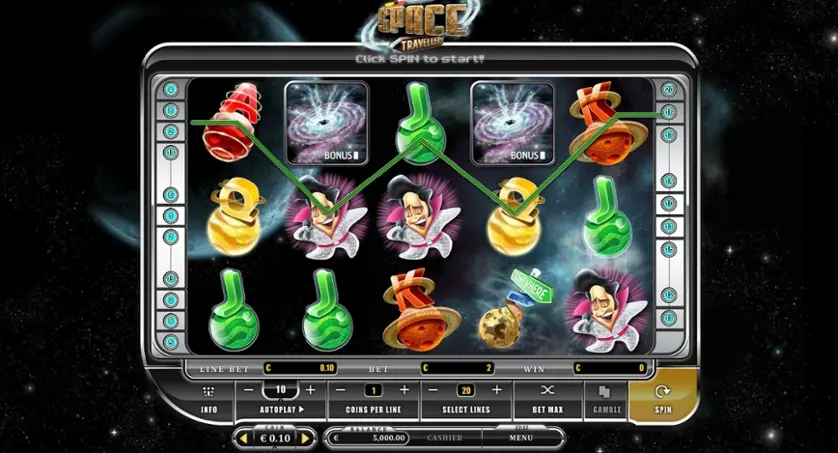Lower the coin value with left arrow

pyautogui.click(x=242, y=438)
